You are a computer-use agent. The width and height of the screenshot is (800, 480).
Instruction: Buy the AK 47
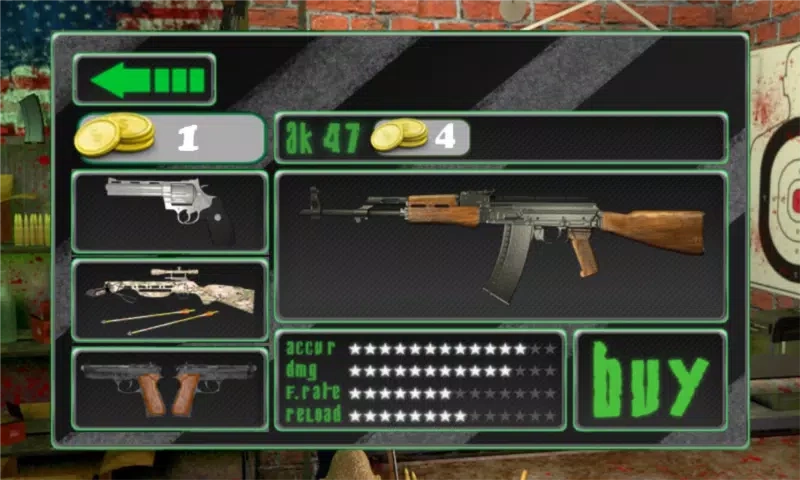click(650, 380)
